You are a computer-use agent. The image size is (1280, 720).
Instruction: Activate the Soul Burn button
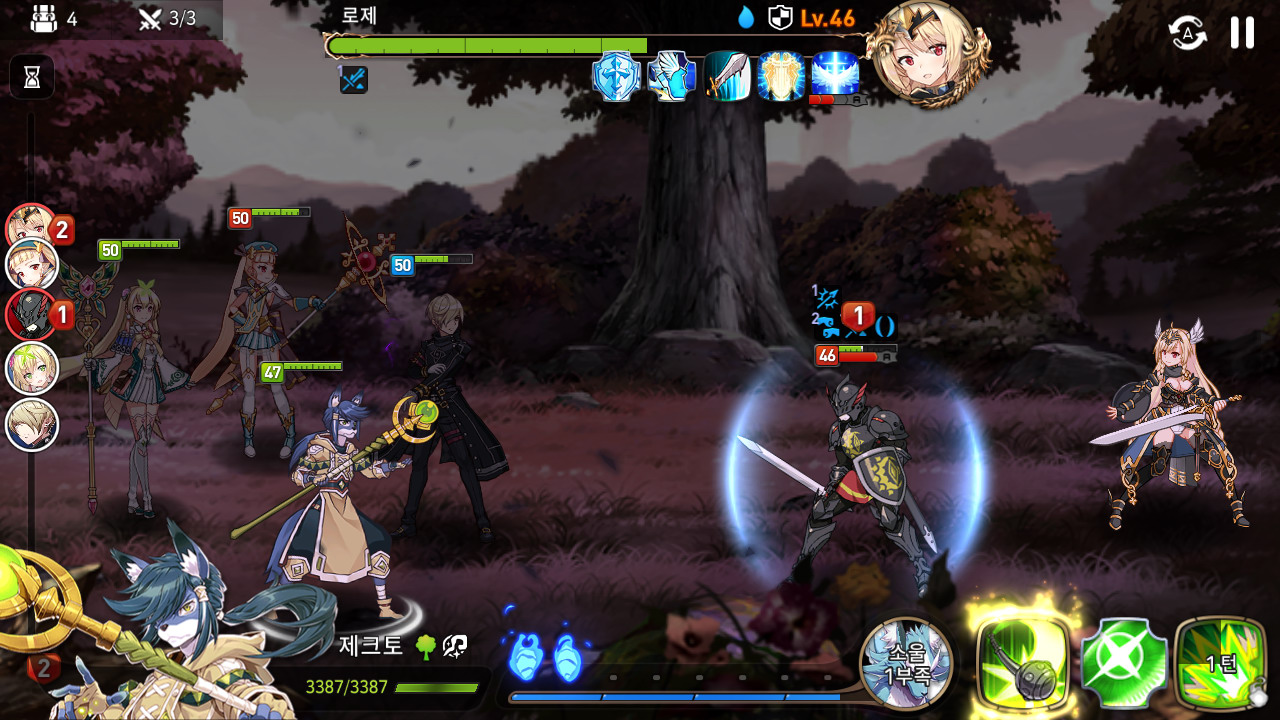tap(906, 663)
